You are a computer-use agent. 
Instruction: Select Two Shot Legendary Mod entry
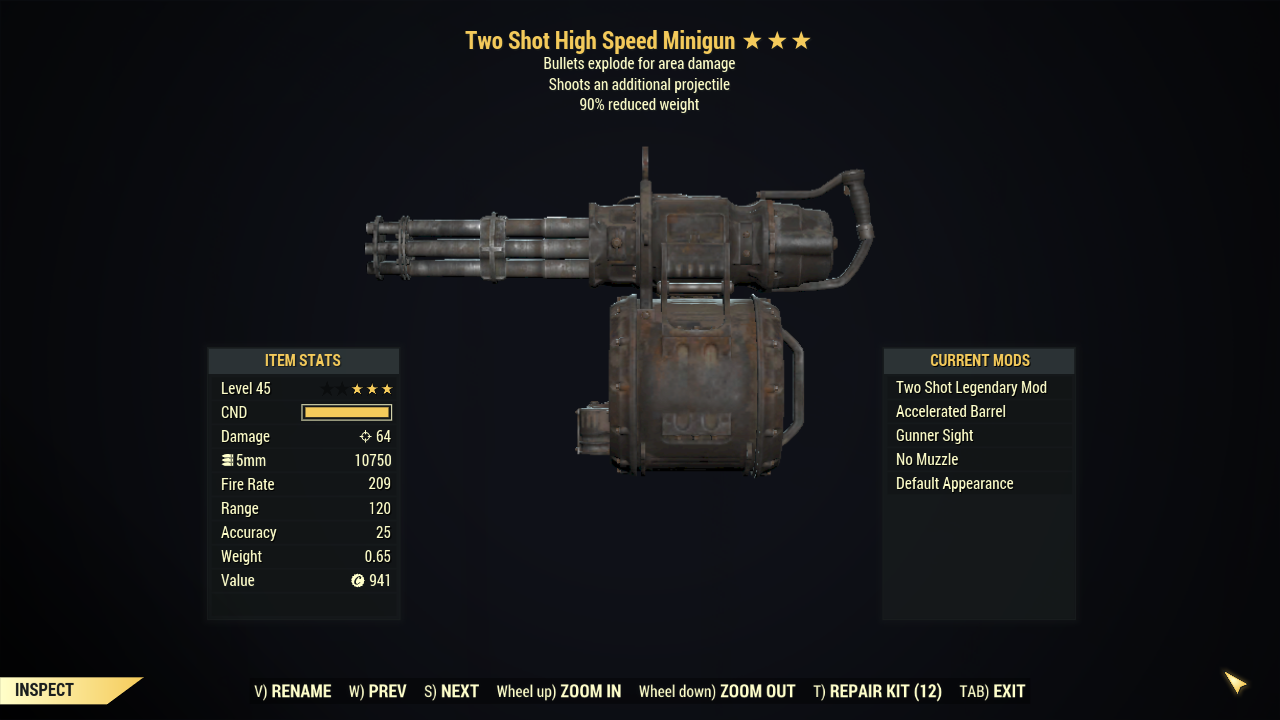[971, 387]
